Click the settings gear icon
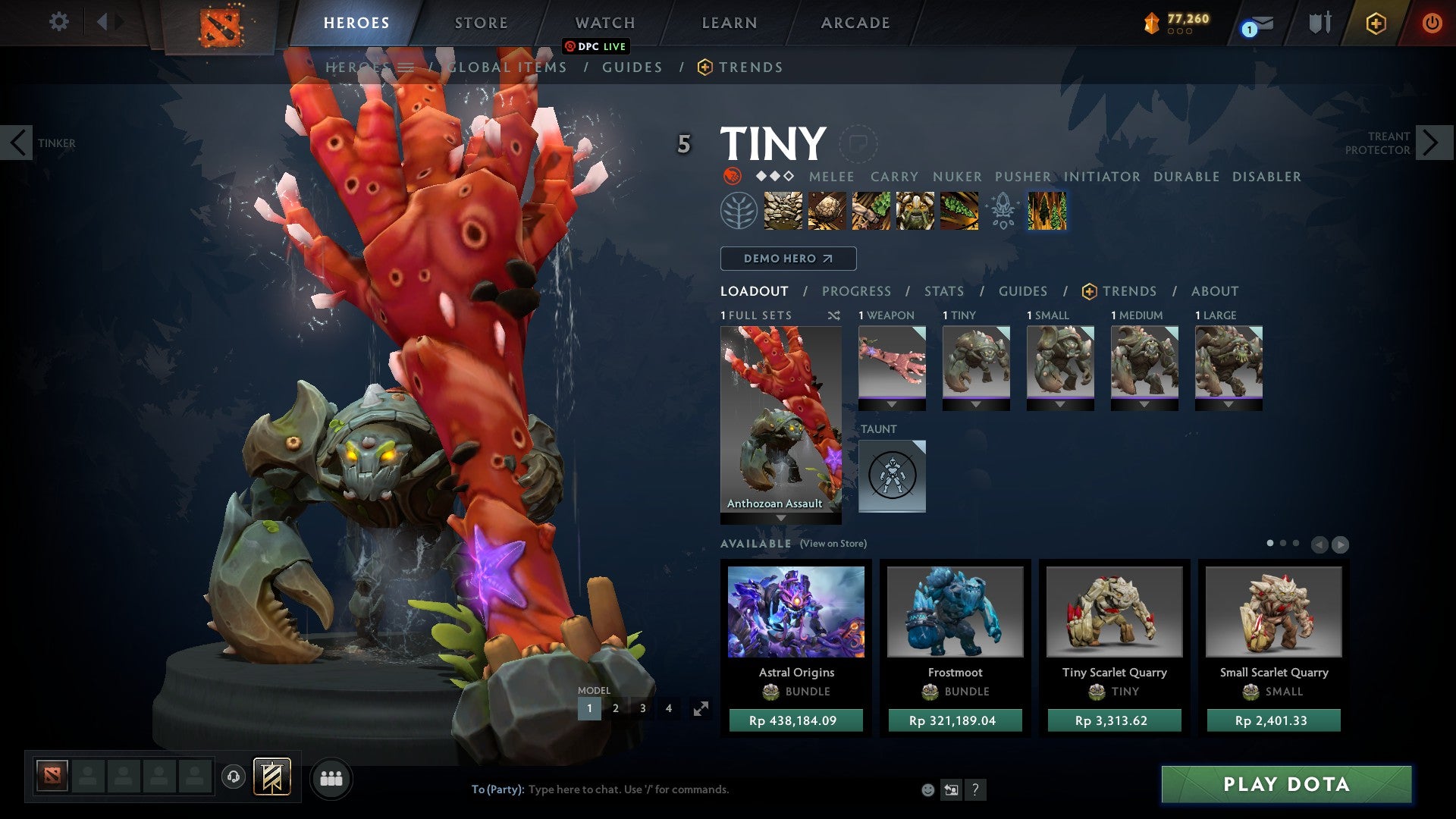 point(61,22)
